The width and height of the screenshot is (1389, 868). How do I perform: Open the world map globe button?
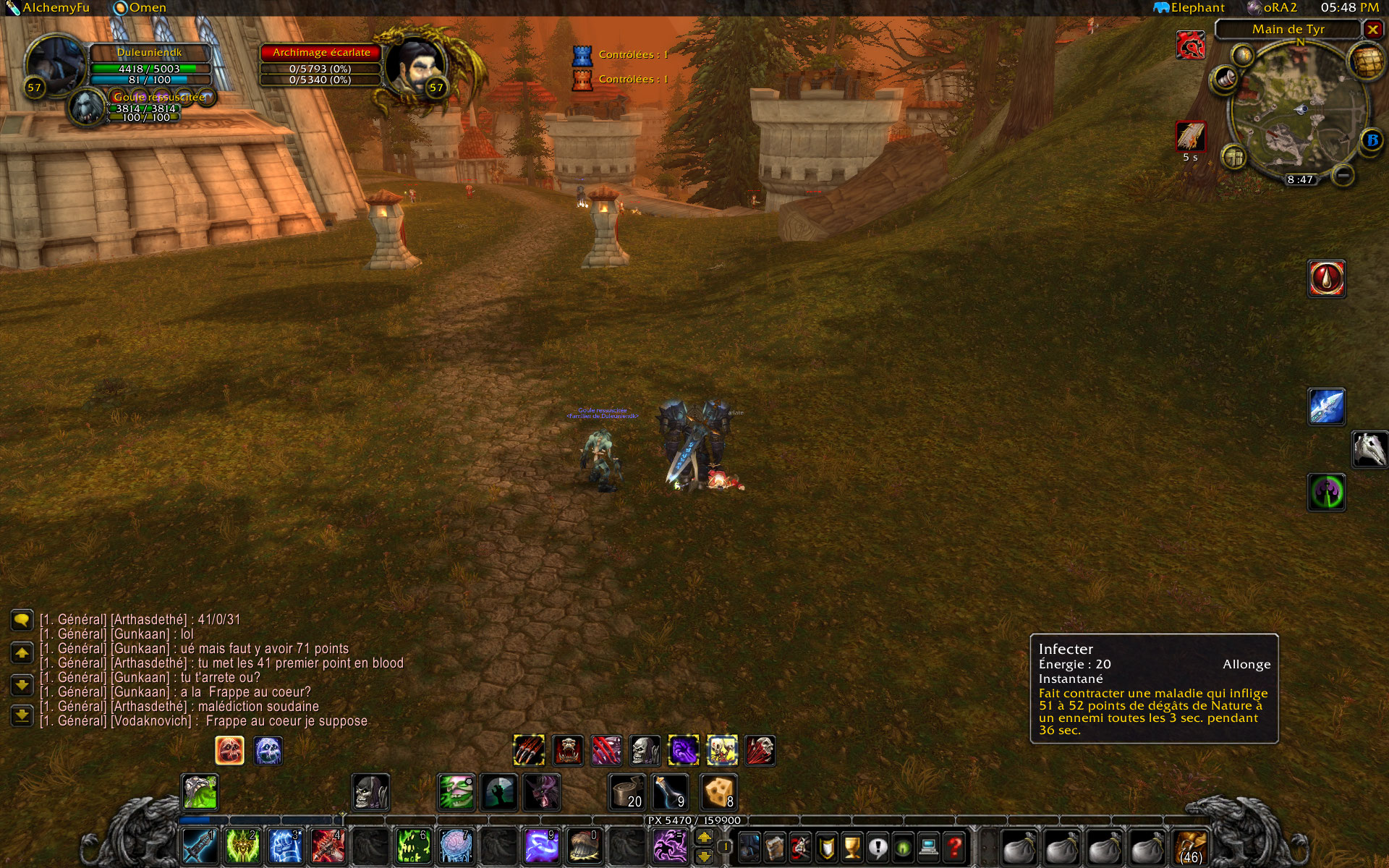click(x=1365, y=62)
